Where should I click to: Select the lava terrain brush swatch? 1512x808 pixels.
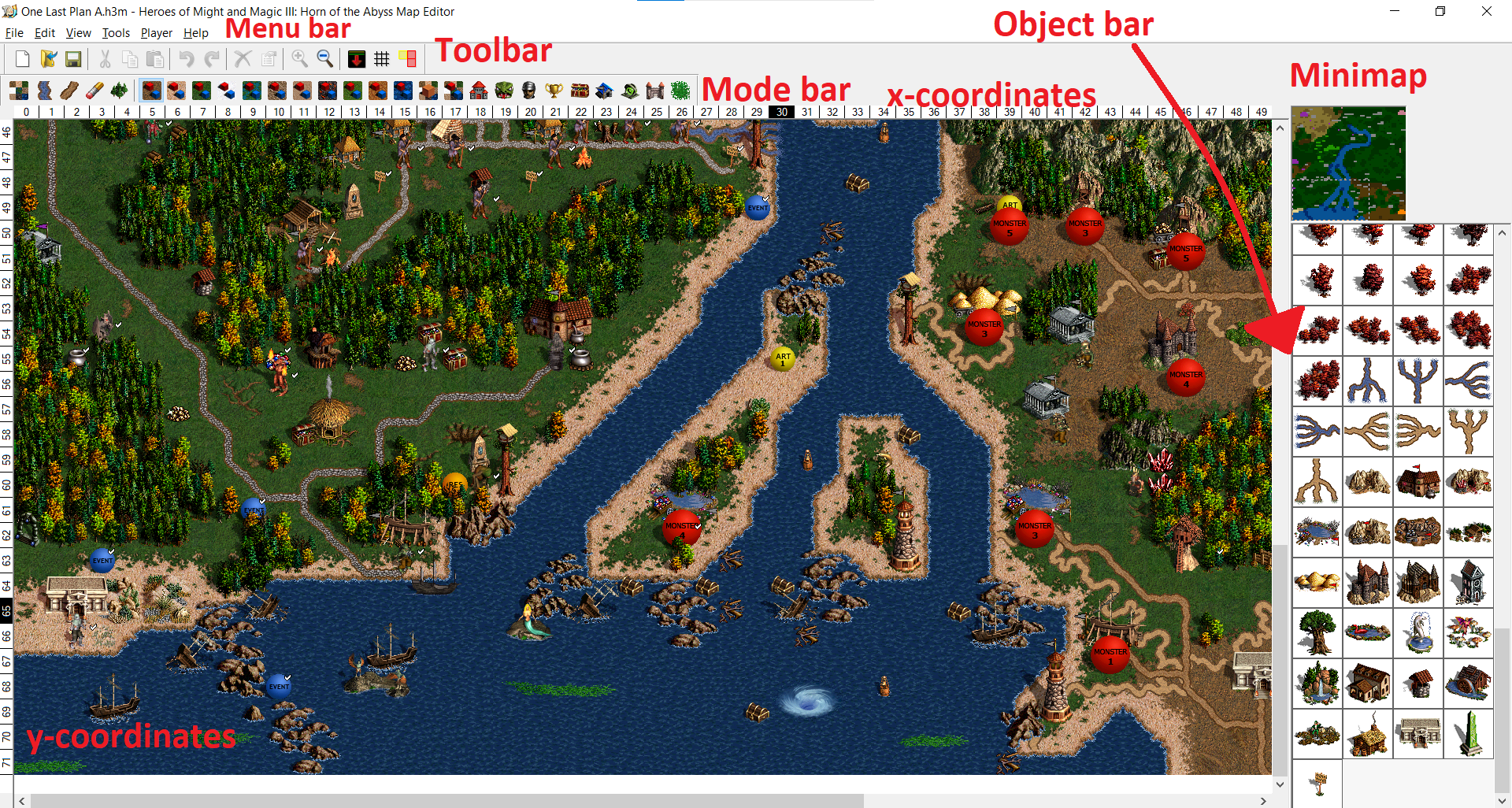[328, 91]
